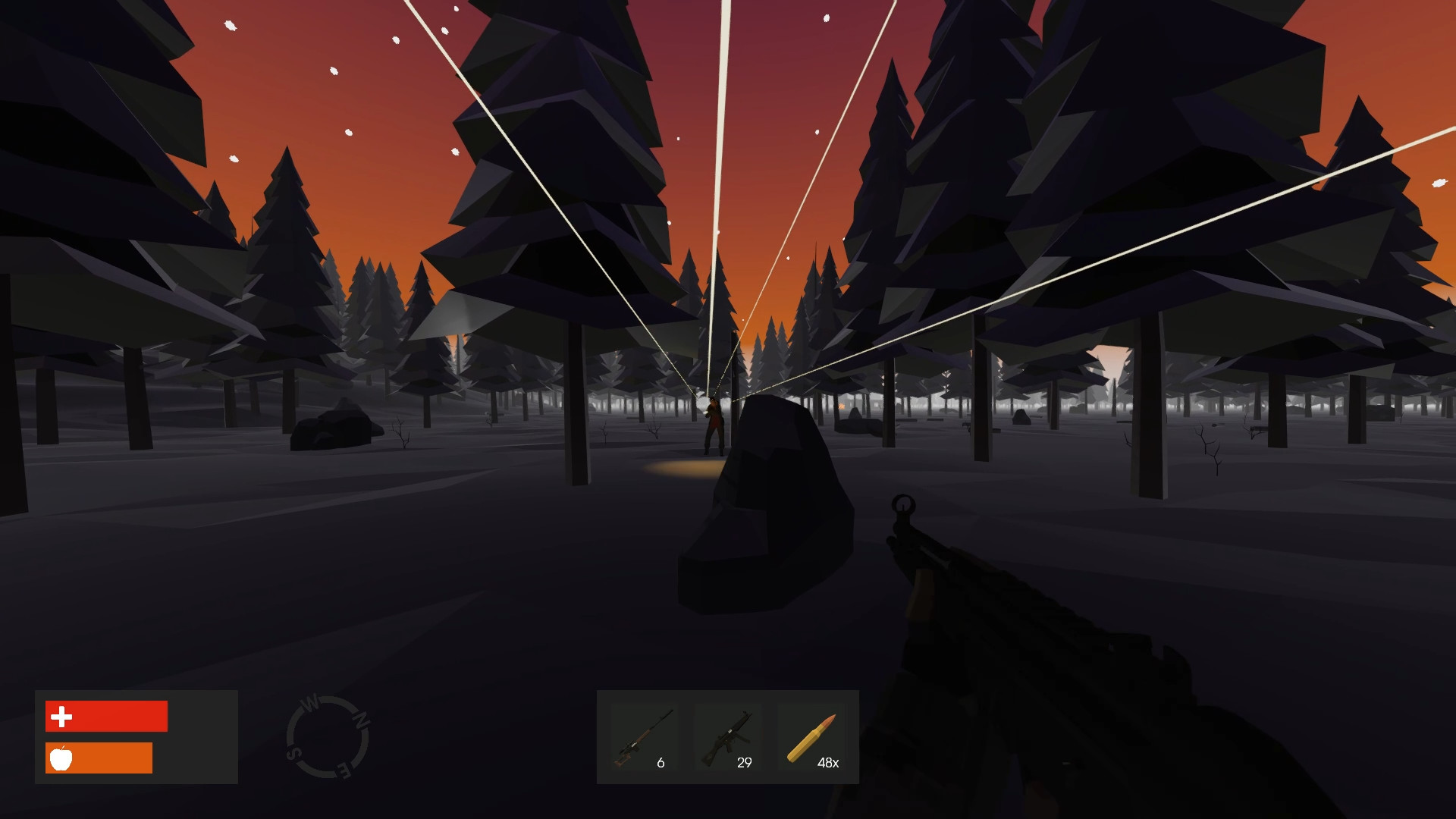Click the SMG ammo count reading 29
1456x819 pixels.
[x=744, y=762]
